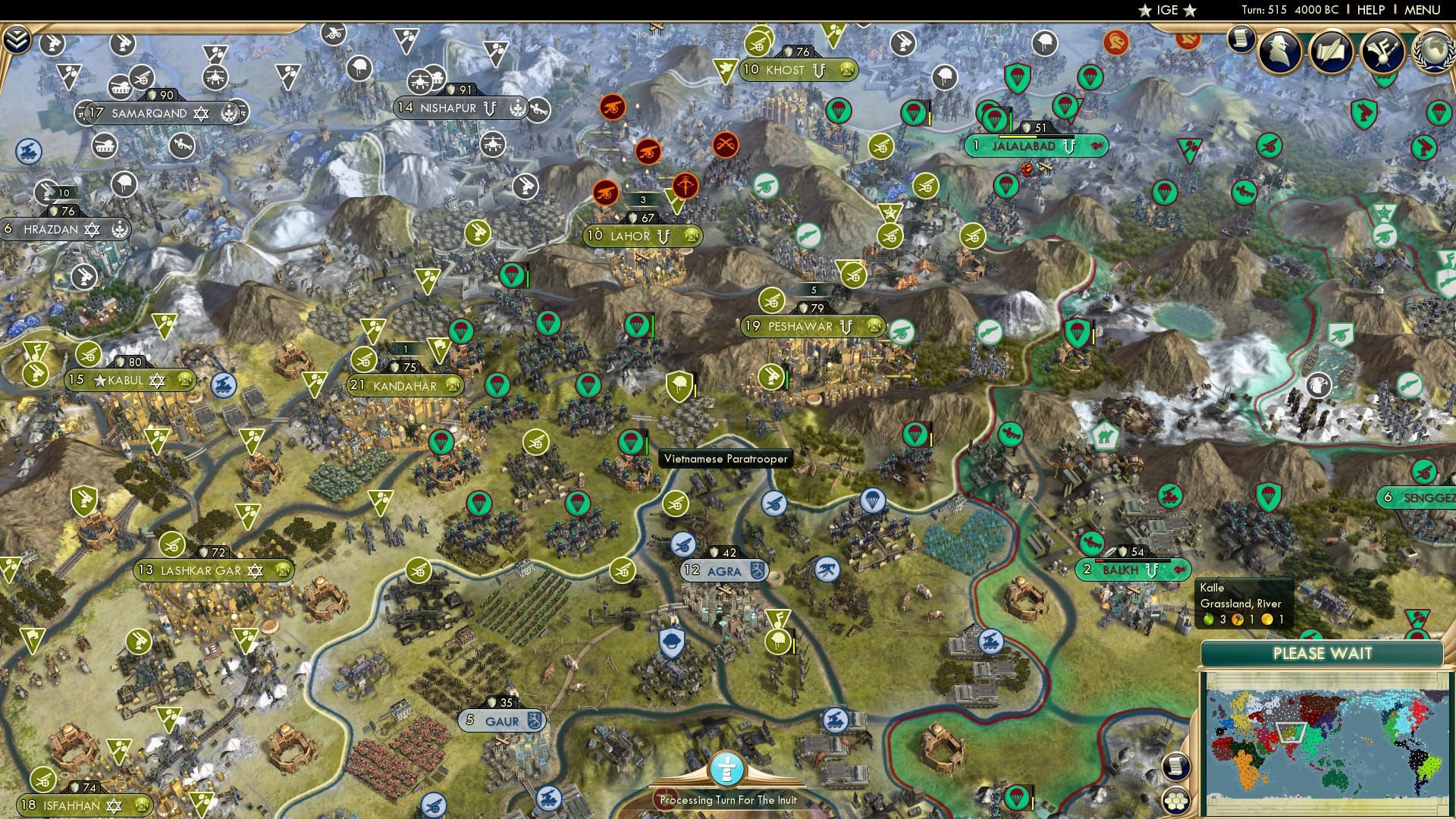Click the white dove icon beside Khost
The image size is (1456, 819).
(726, 69)
